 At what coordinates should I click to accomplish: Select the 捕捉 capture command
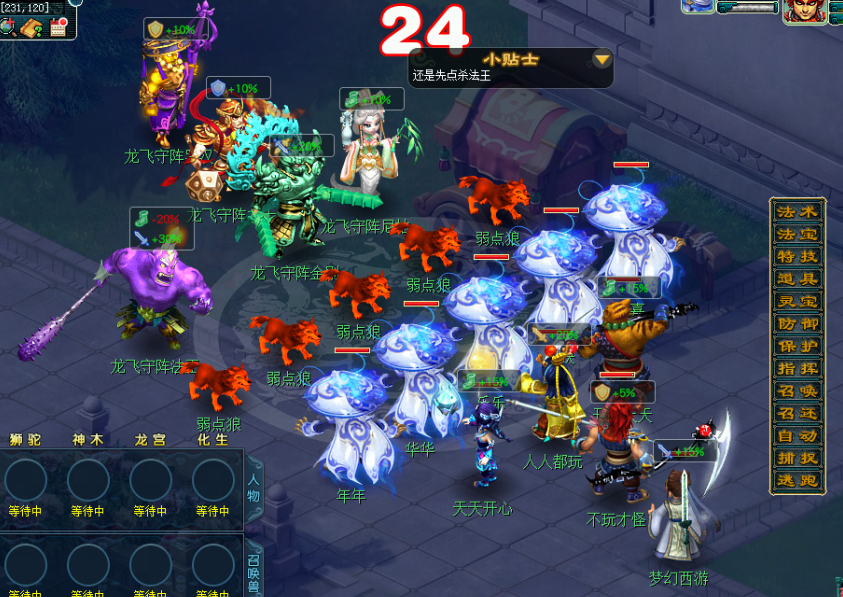[798, 458]
